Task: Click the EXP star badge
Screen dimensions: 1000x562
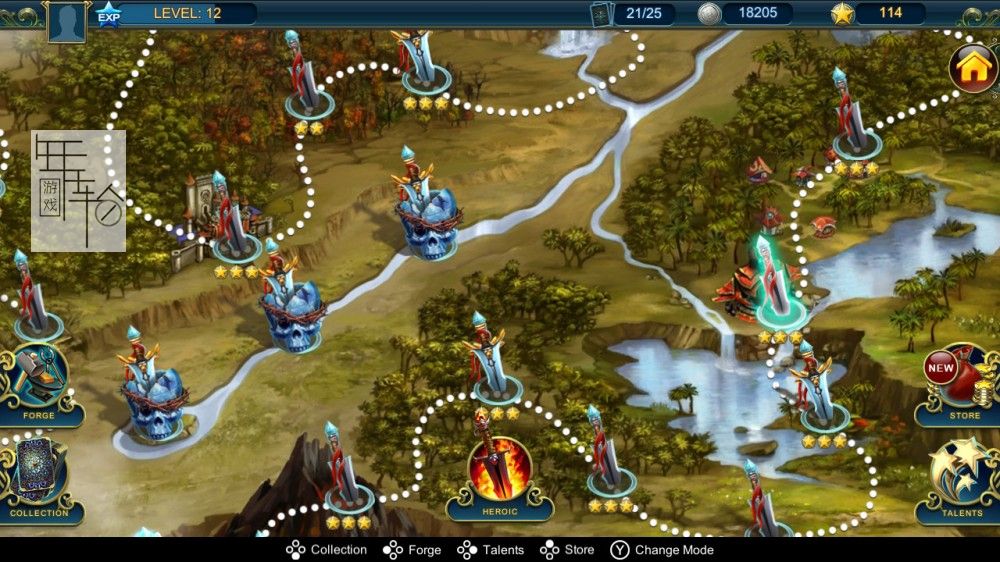Action: tap(108, 14)
